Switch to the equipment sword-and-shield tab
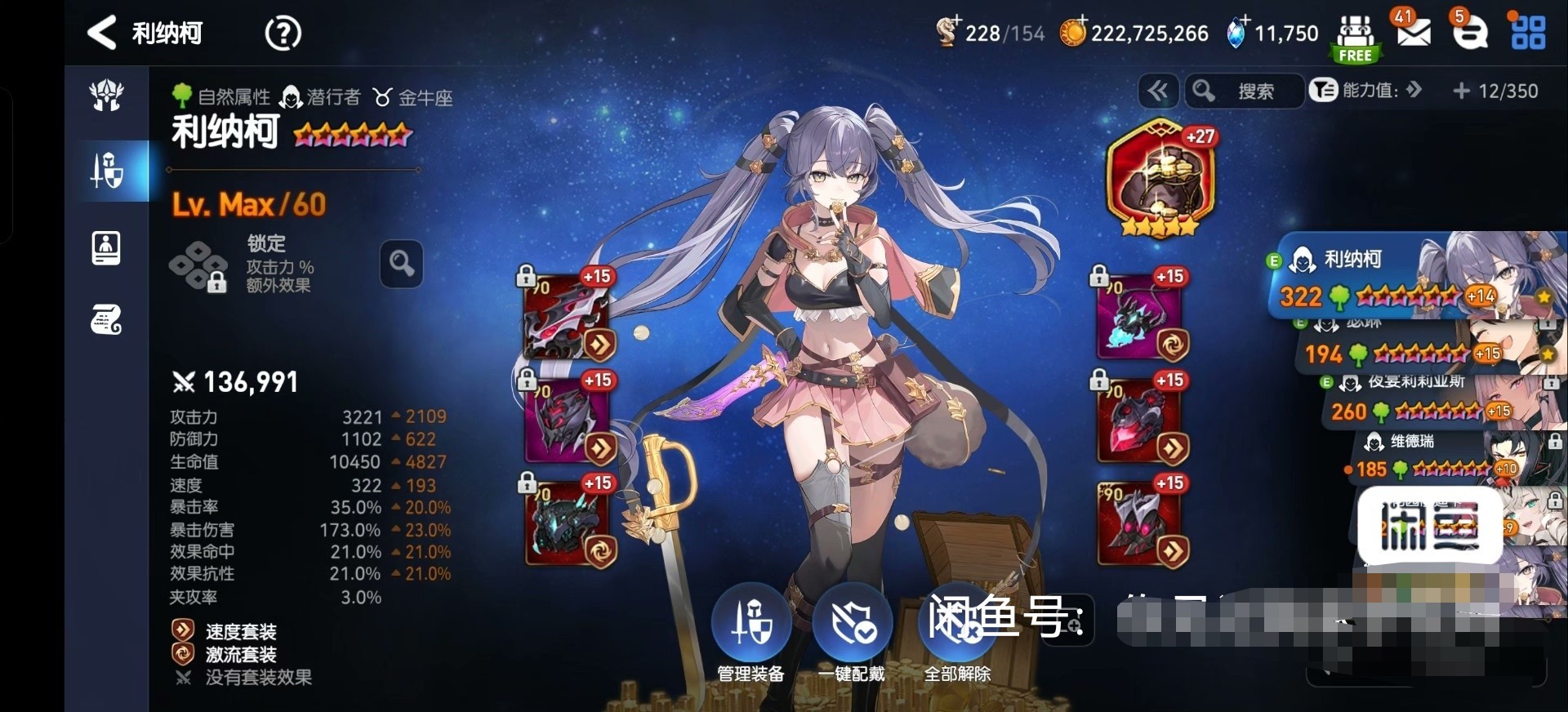Screen dimensions: 1568x712 click(x=107, y=171)
